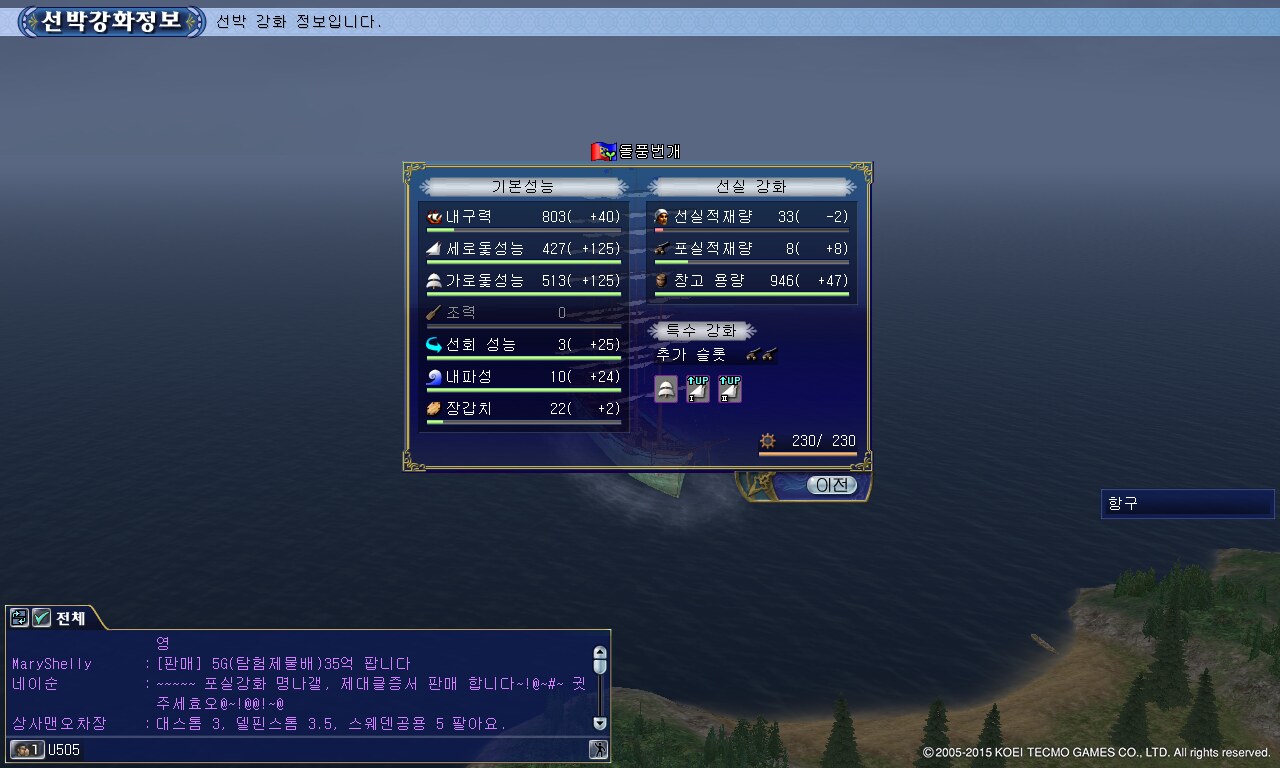Select the sail UP II upgrade icon
The height and width of the screenshot is (768, 1280).
730,389
